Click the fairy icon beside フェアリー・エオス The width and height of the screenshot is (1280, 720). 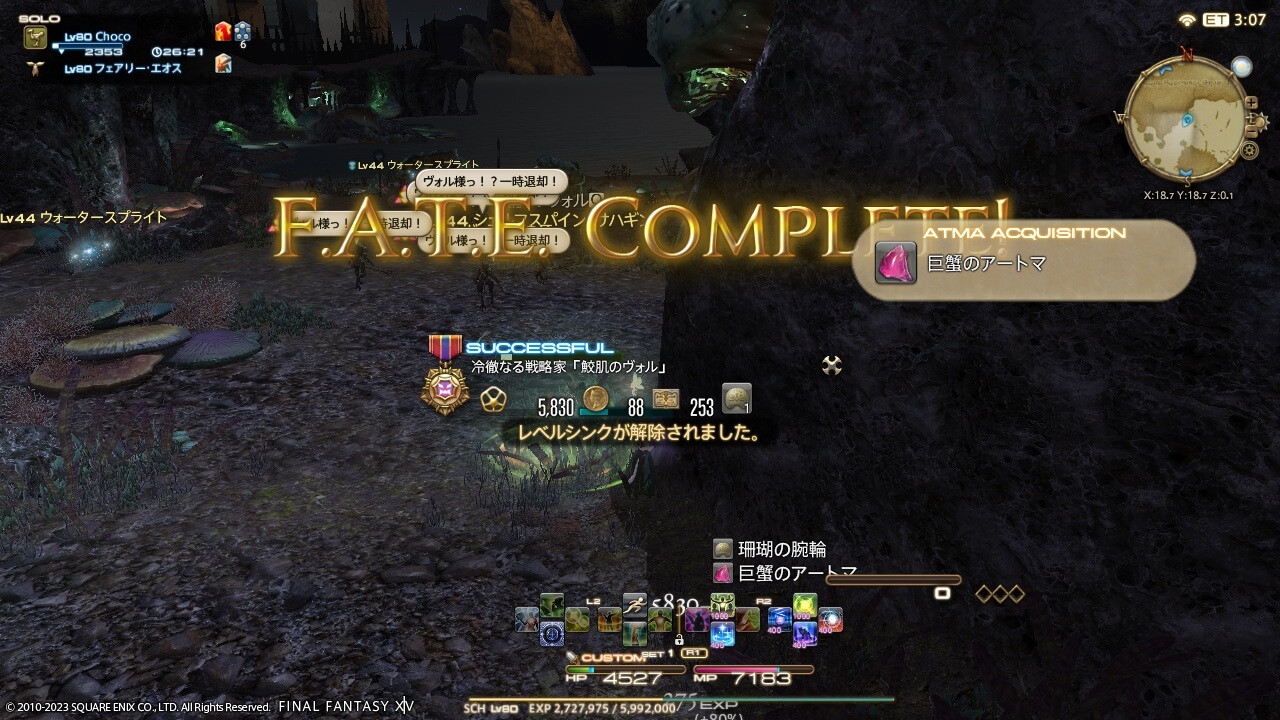click(x=35, y=68)
